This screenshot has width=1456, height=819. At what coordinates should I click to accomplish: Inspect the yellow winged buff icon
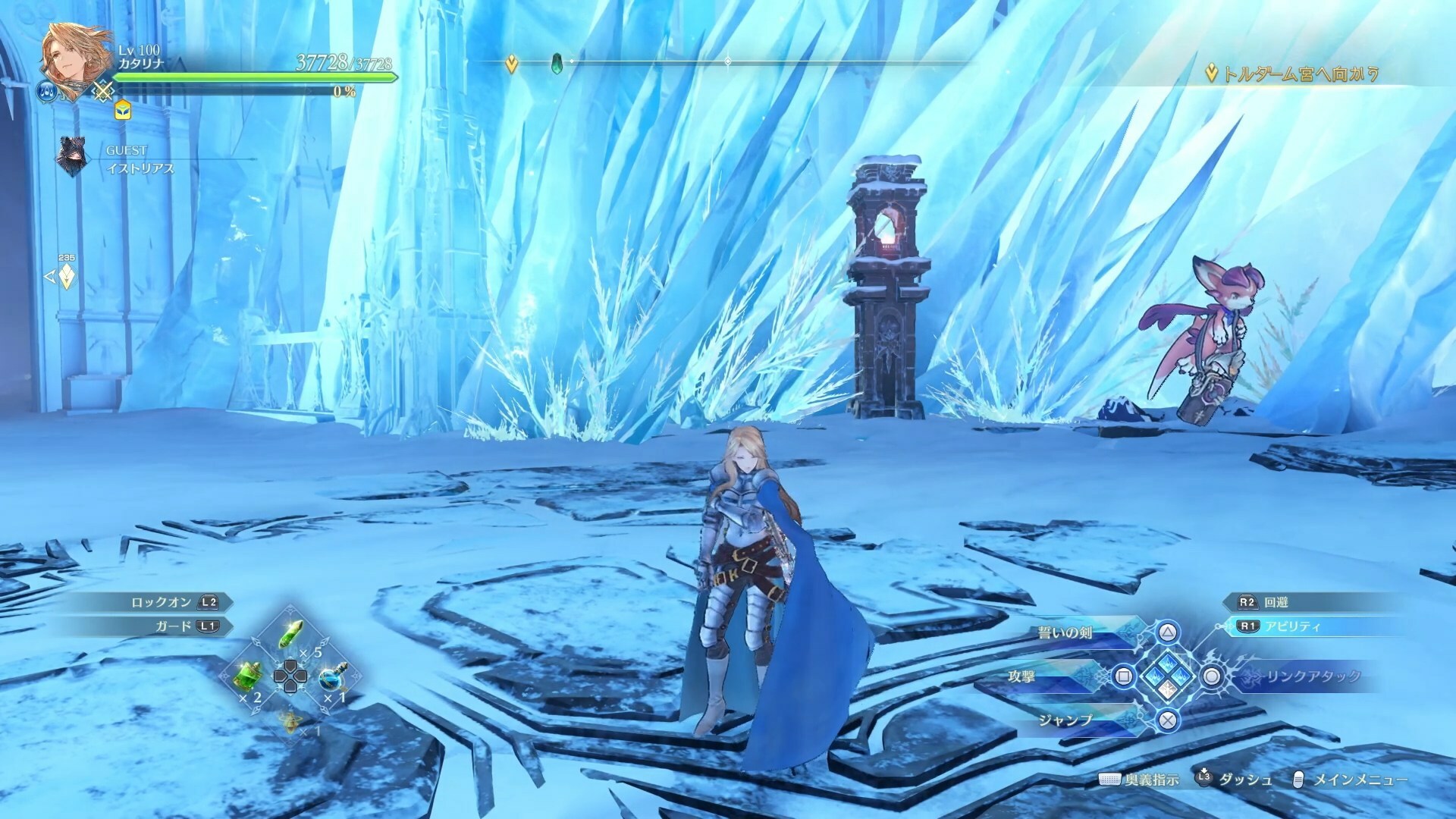point(123,111)
